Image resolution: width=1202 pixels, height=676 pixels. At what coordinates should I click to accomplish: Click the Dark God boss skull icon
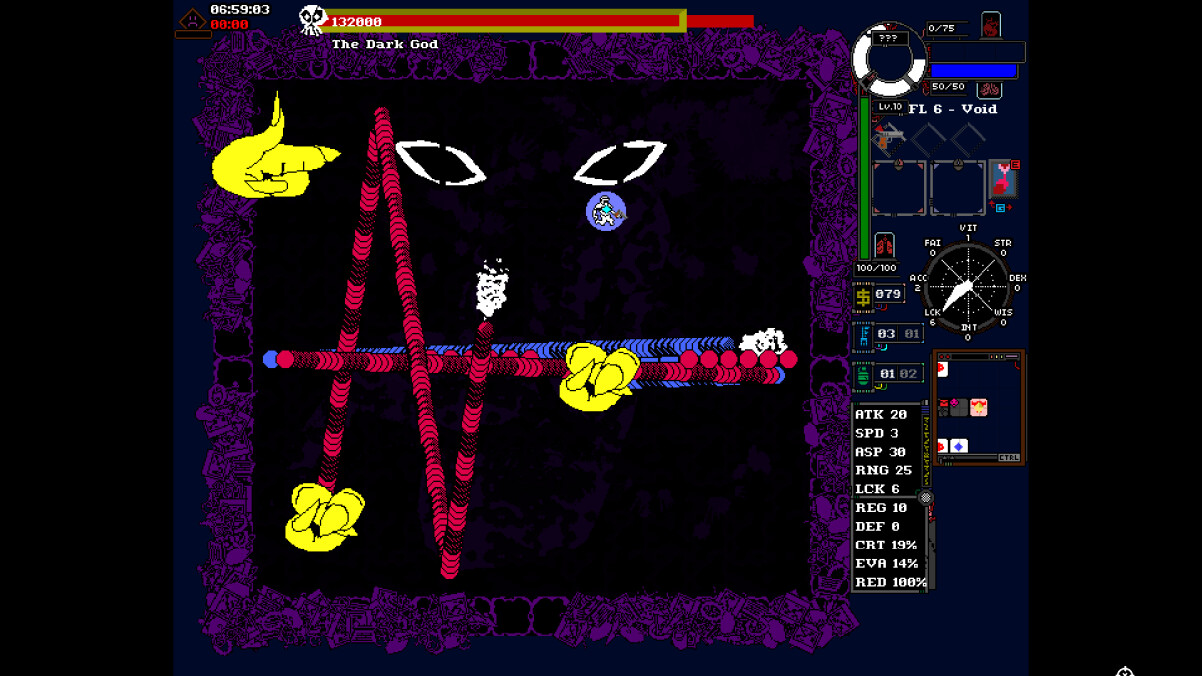[313, 19]
